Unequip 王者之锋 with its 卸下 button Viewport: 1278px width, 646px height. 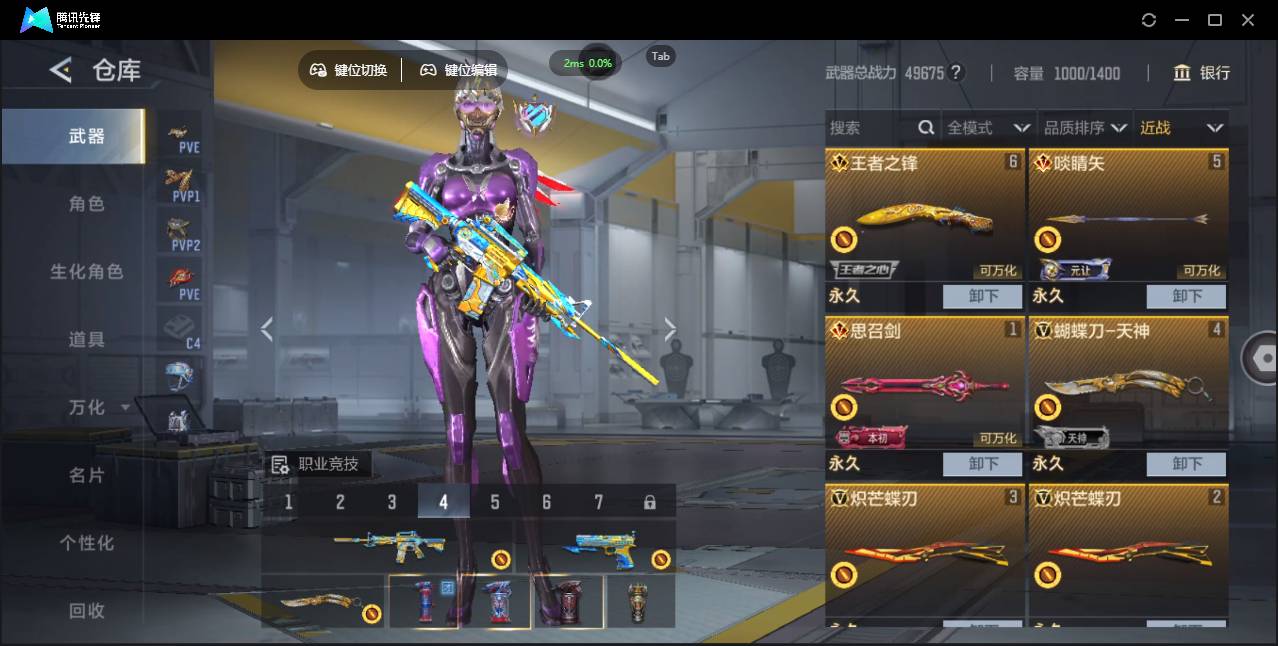pos(982,296)
